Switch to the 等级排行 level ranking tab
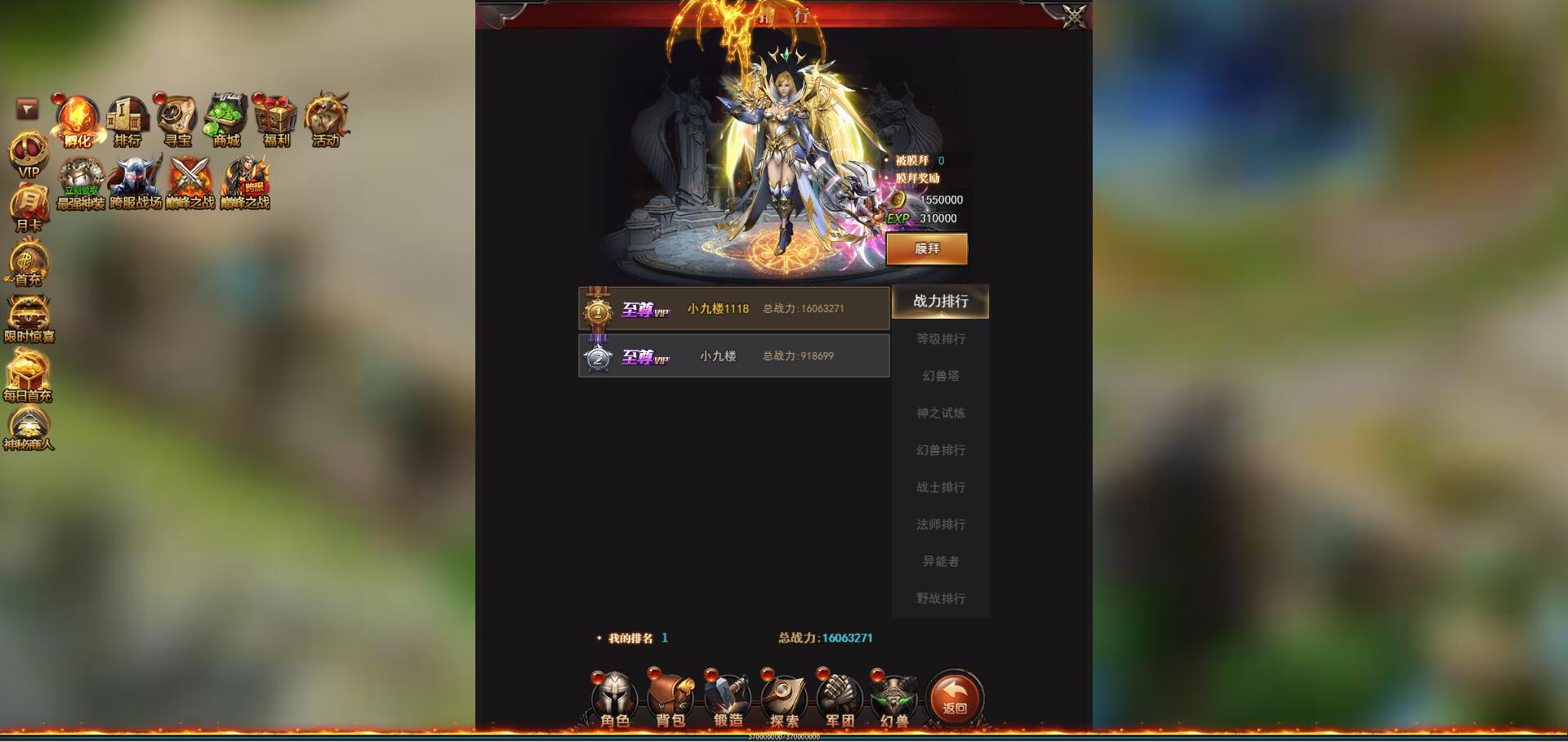This screenshot has width=1568, height=742. [940, 338]
